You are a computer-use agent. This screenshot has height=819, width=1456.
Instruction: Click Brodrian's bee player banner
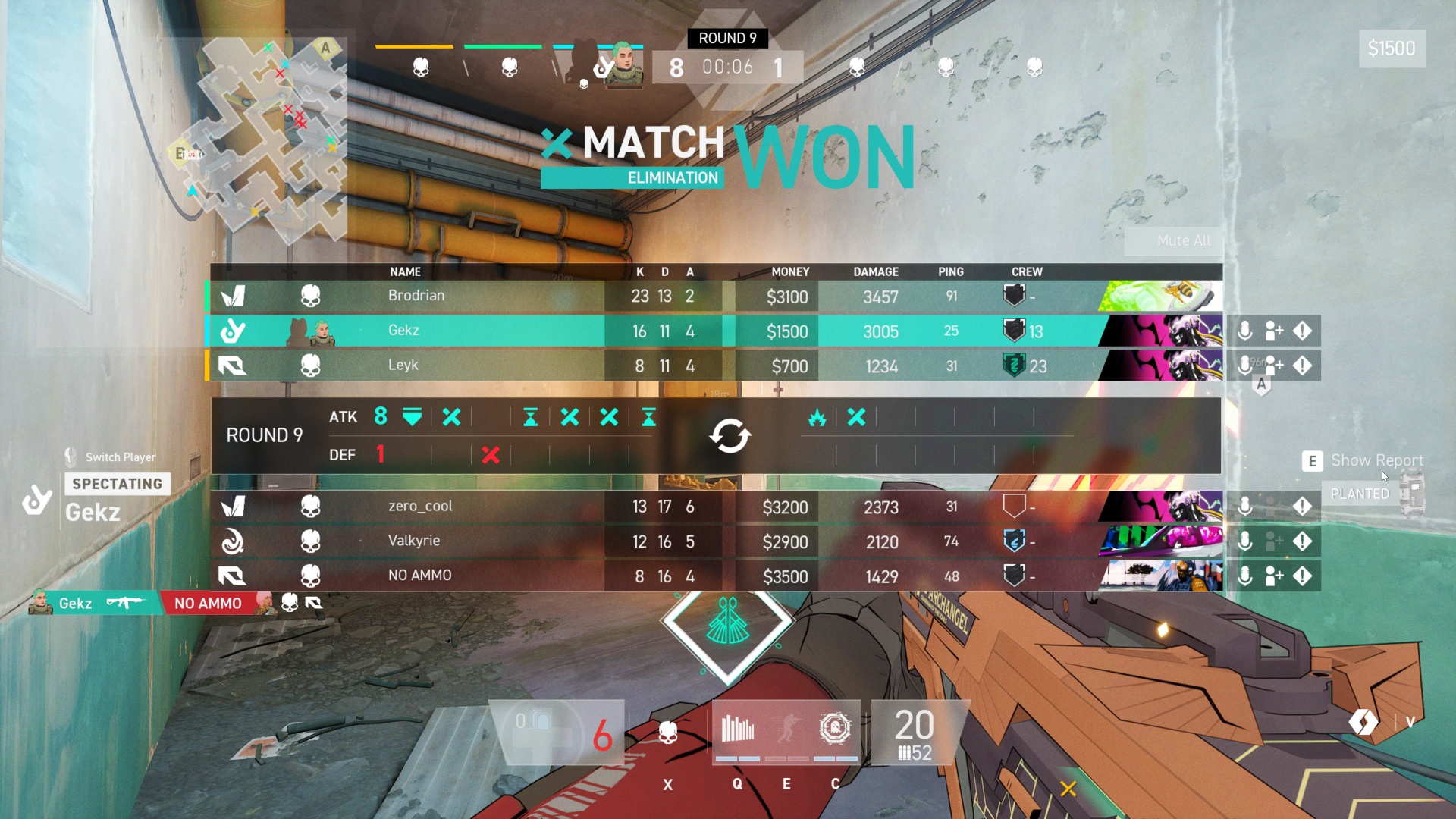(1160, 296)
